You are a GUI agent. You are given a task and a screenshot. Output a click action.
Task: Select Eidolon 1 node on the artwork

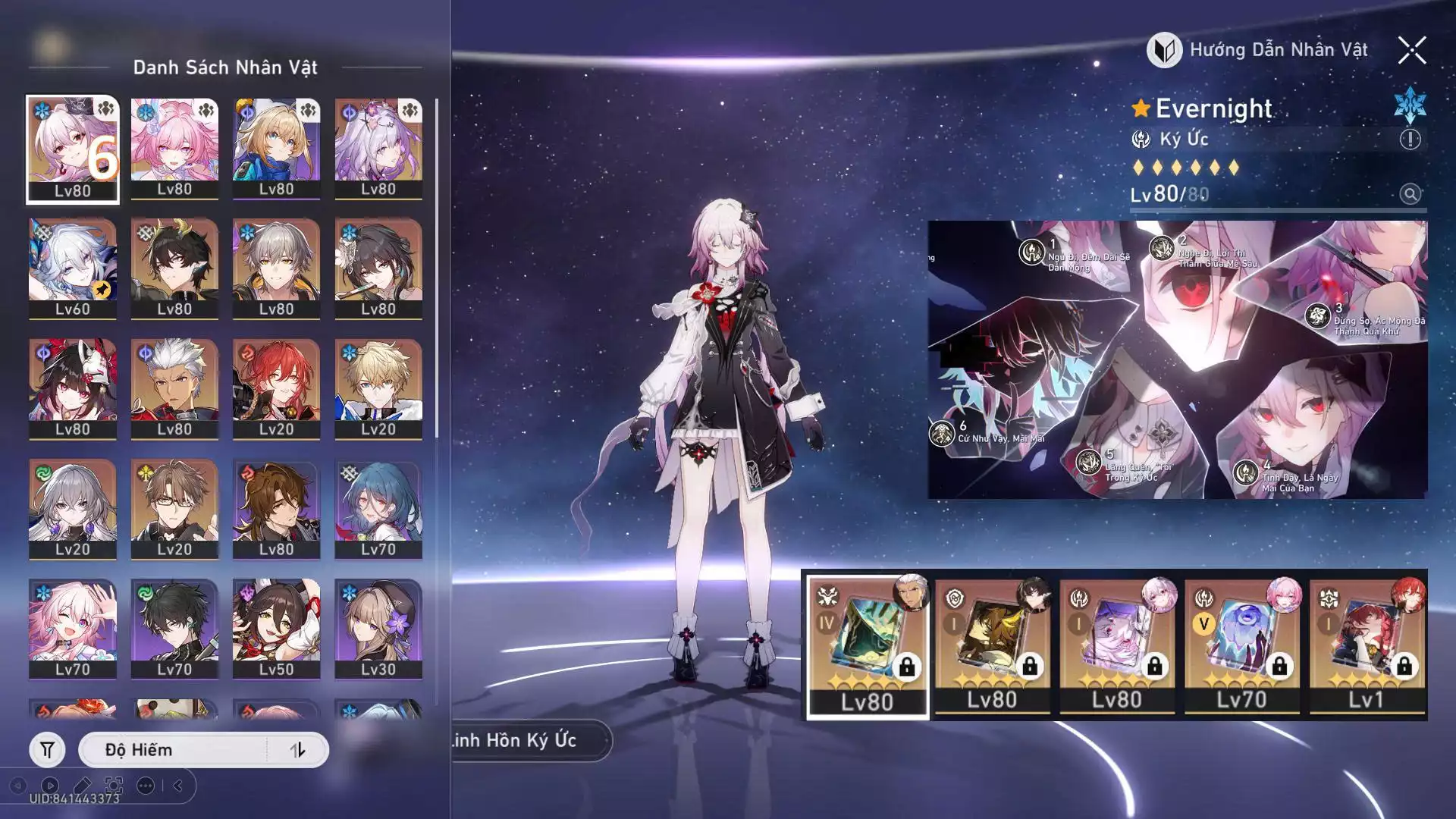click(1032, 251)
